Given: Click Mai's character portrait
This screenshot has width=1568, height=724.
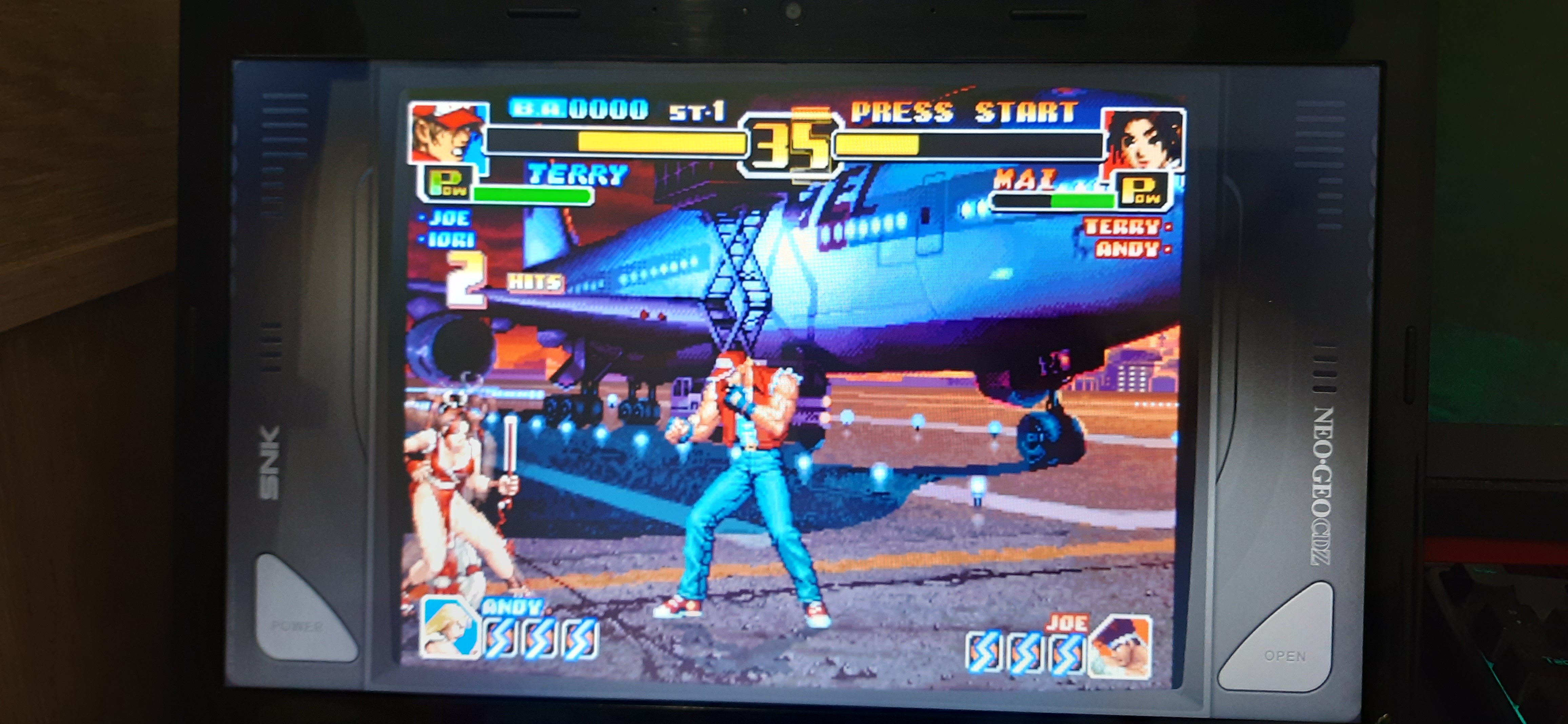Looking at the screenshot, I should (x=1143, y=139).
